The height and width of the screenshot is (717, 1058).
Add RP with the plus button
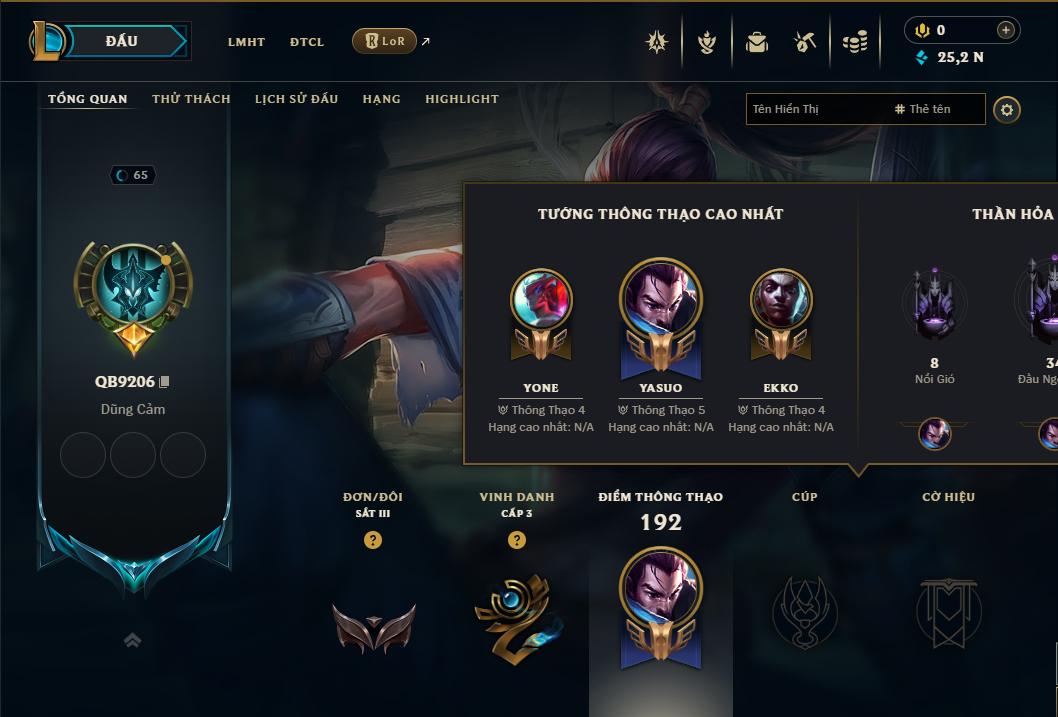1006,30
